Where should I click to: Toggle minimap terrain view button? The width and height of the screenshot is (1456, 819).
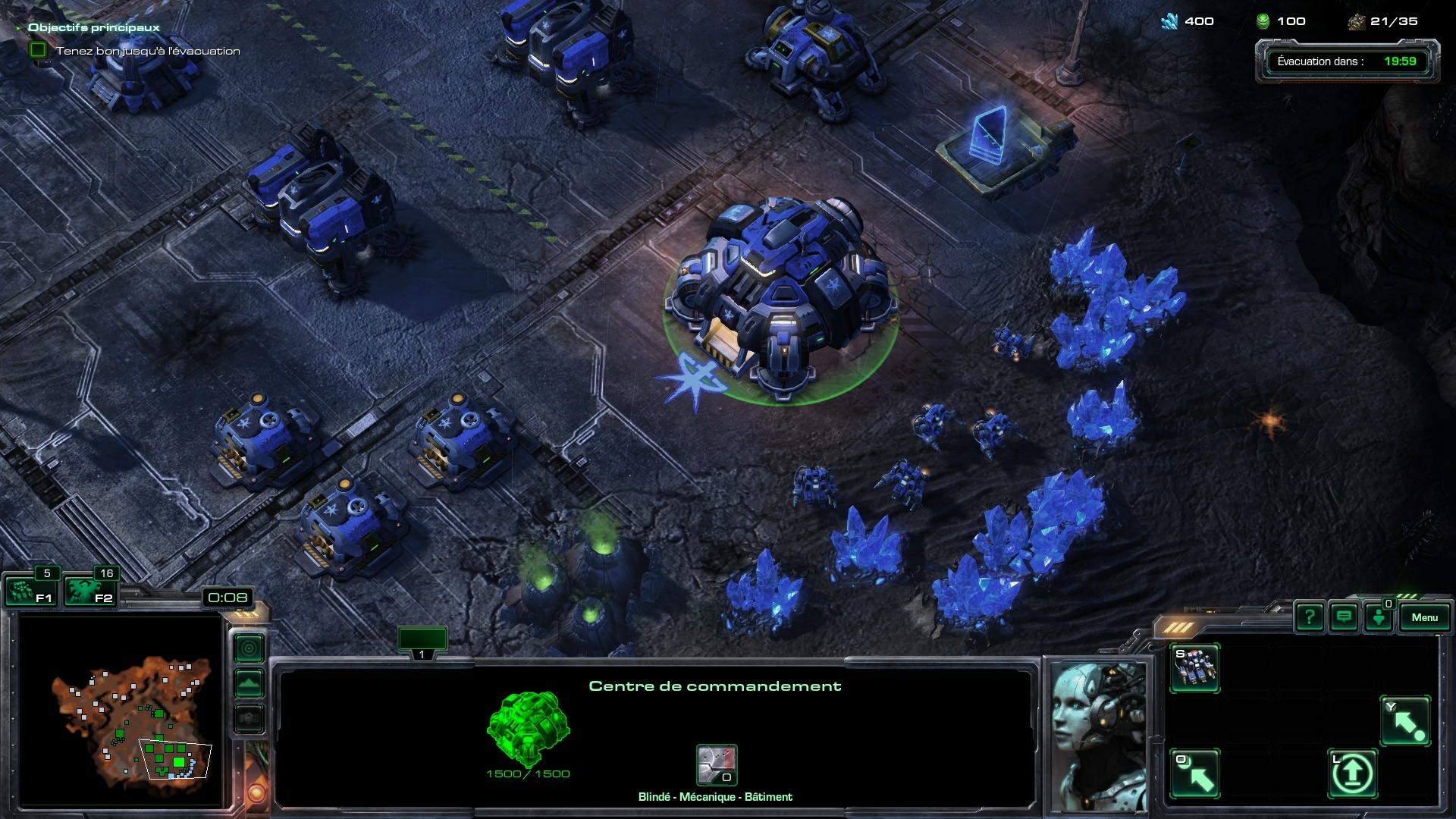249,683
